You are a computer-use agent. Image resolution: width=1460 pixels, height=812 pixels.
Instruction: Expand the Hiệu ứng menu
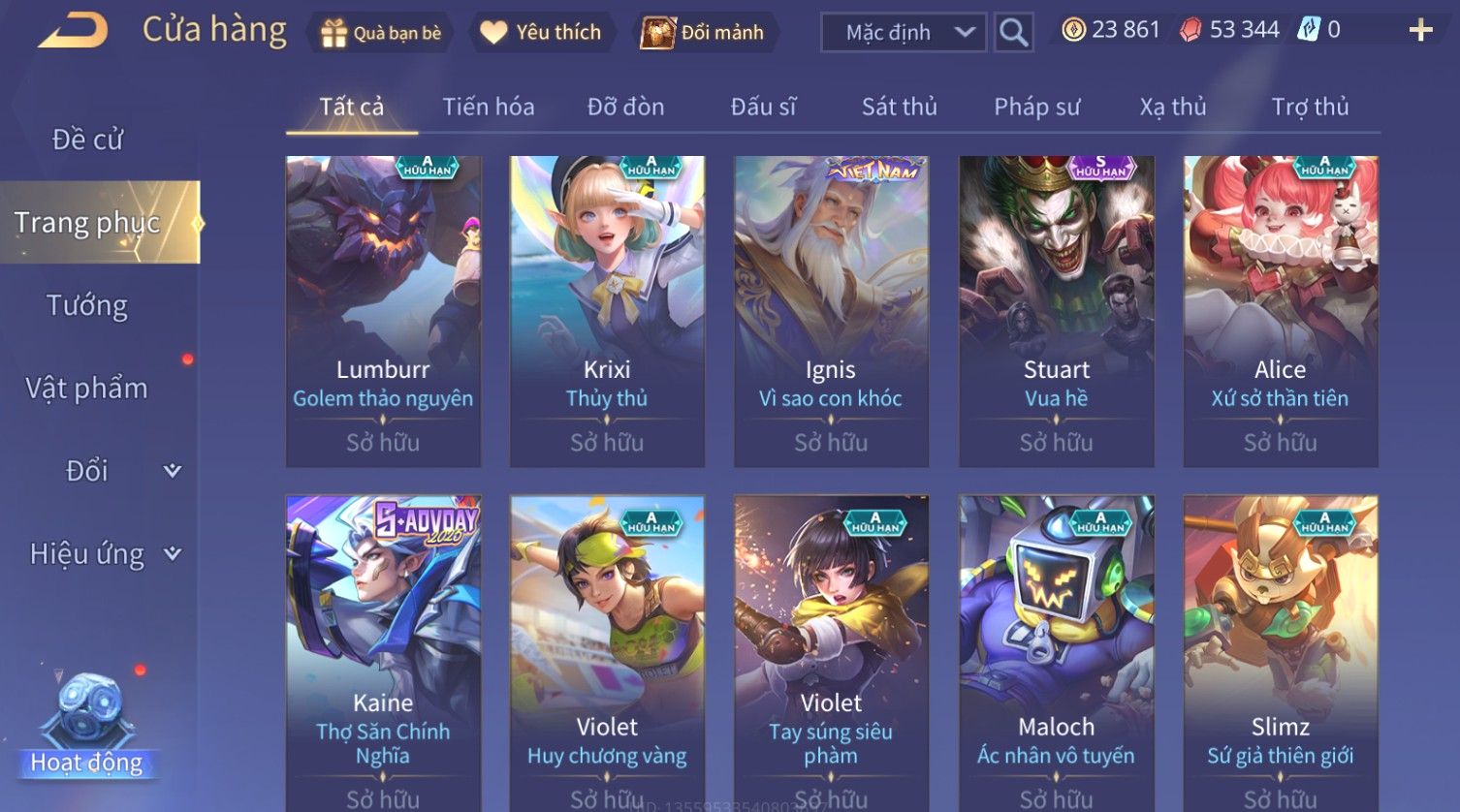click(102, 554)
